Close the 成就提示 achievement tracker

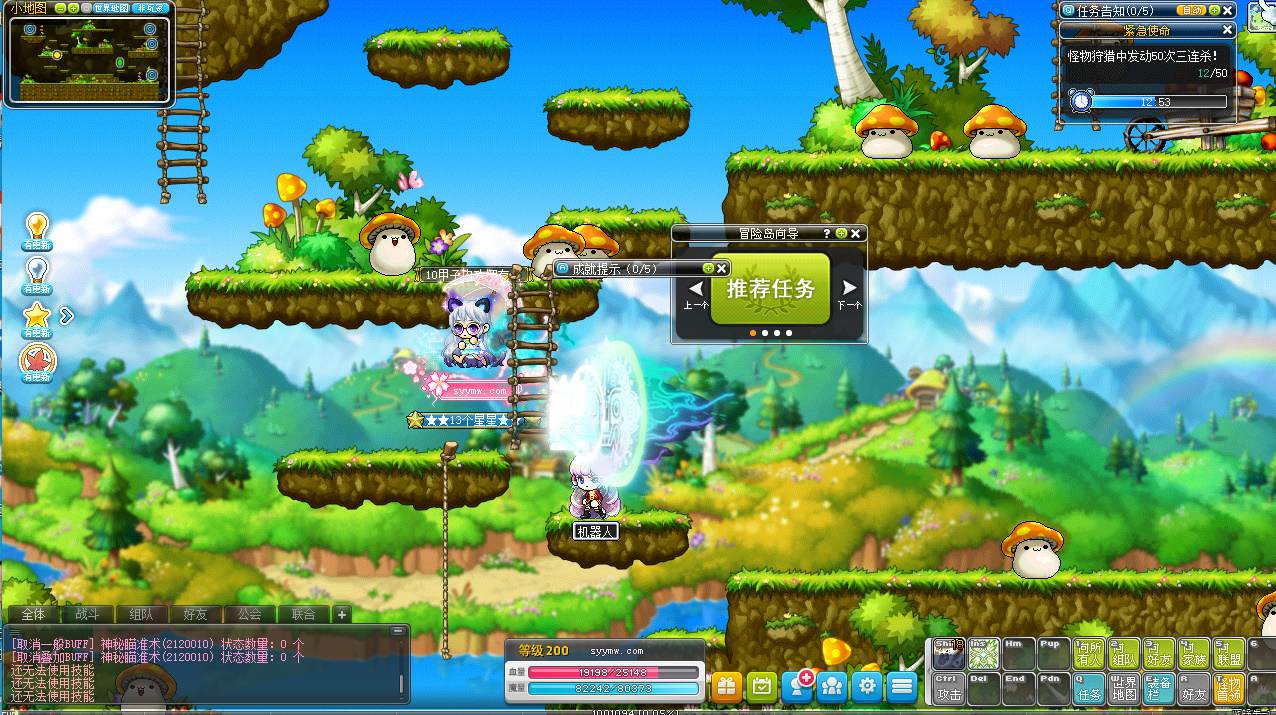click(x=722, y=268)
